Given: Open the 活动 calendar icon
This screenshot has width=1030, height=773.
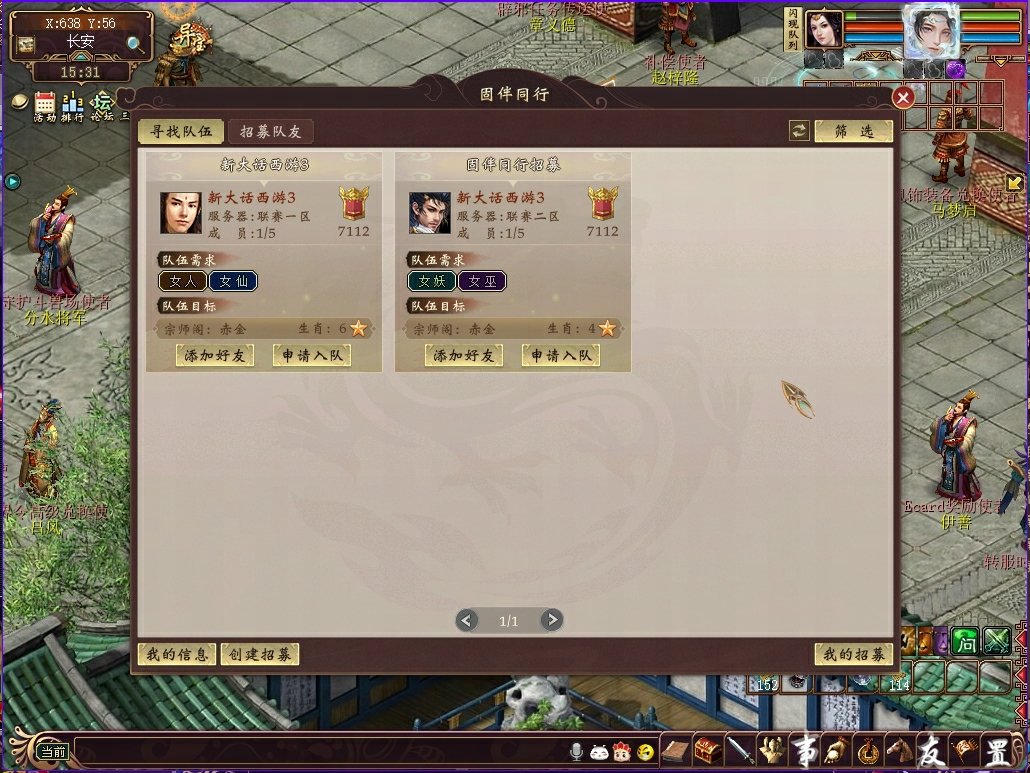Looking at the screenshot, I should tap(45, 103).
